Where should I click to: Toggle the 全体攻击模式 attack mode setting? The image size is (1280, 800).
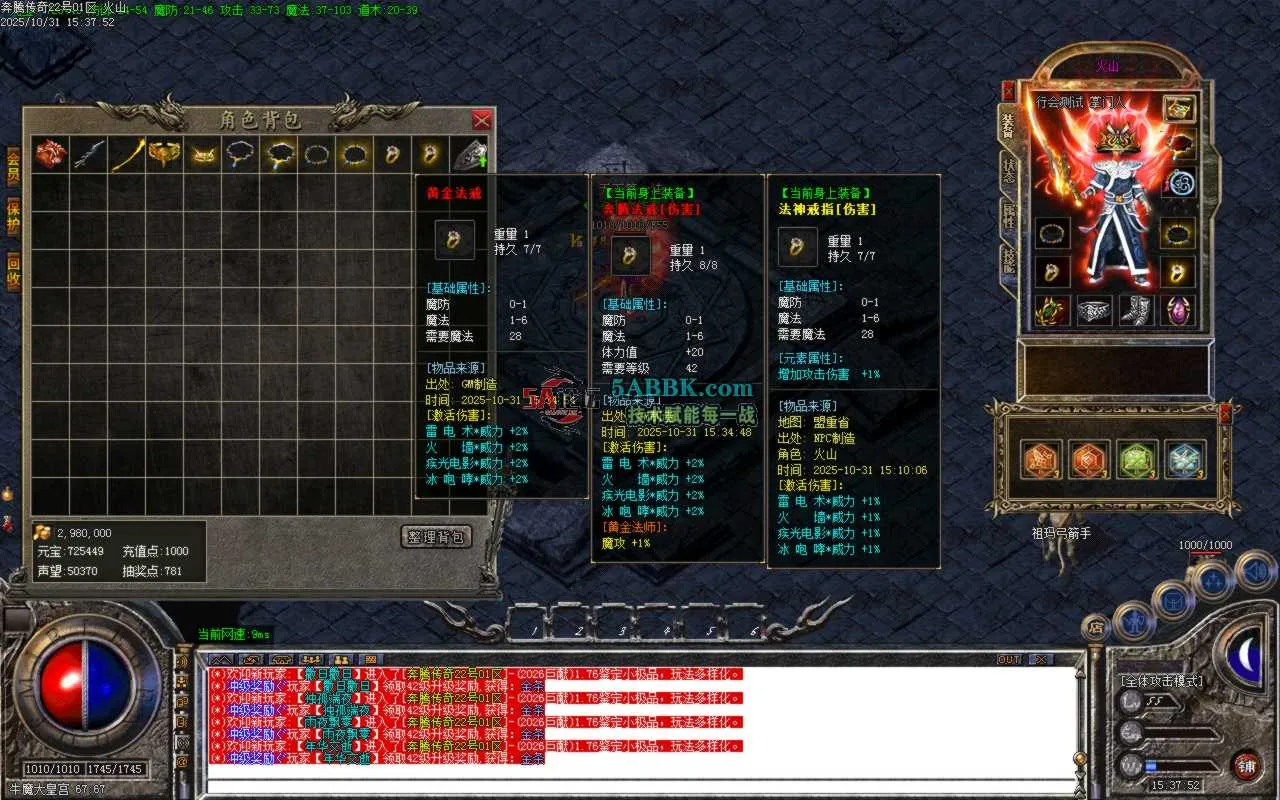coord(1162,681)
